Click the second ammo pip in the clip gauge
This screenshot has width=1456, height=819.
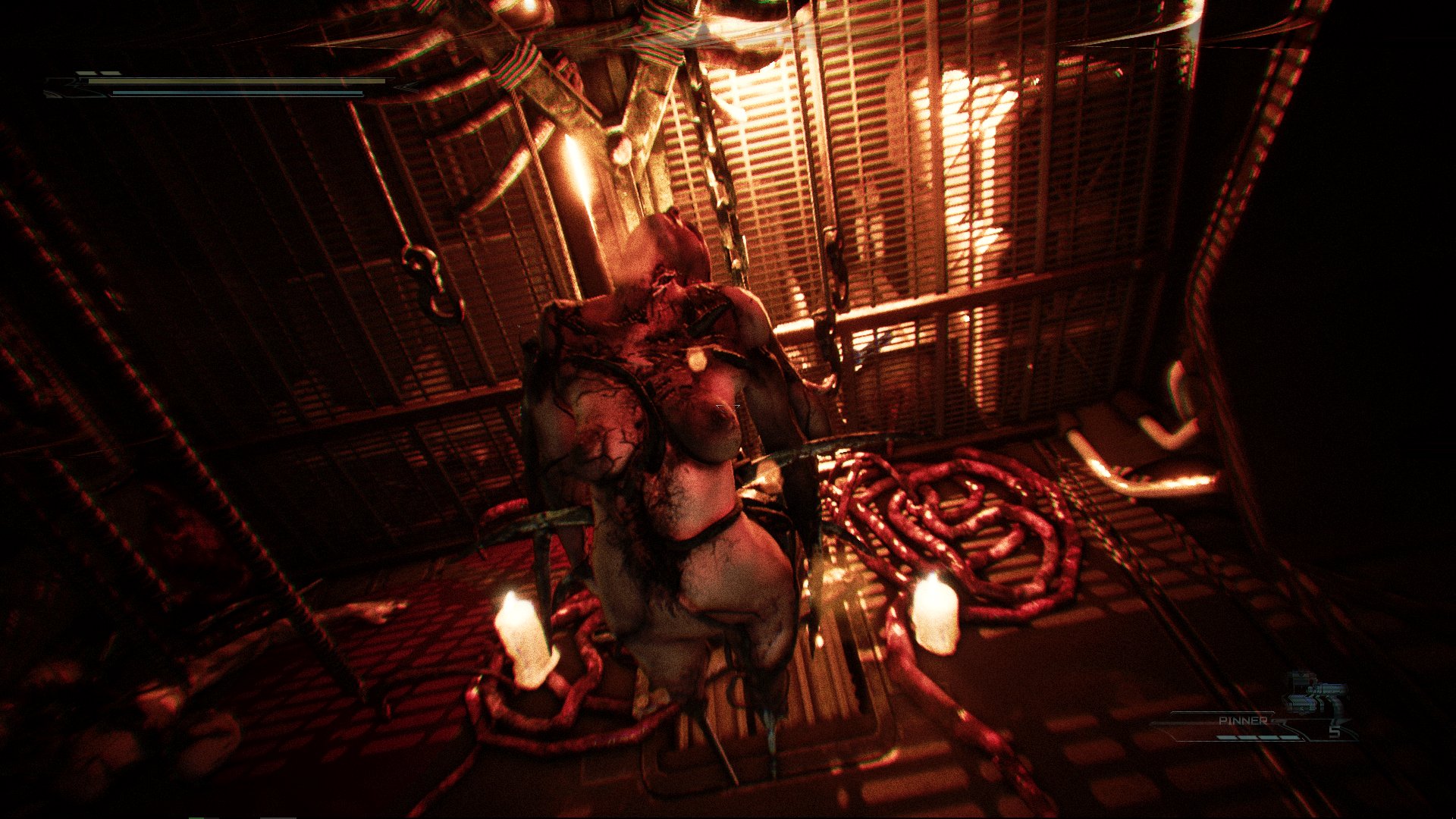[x=1249, y=737]
